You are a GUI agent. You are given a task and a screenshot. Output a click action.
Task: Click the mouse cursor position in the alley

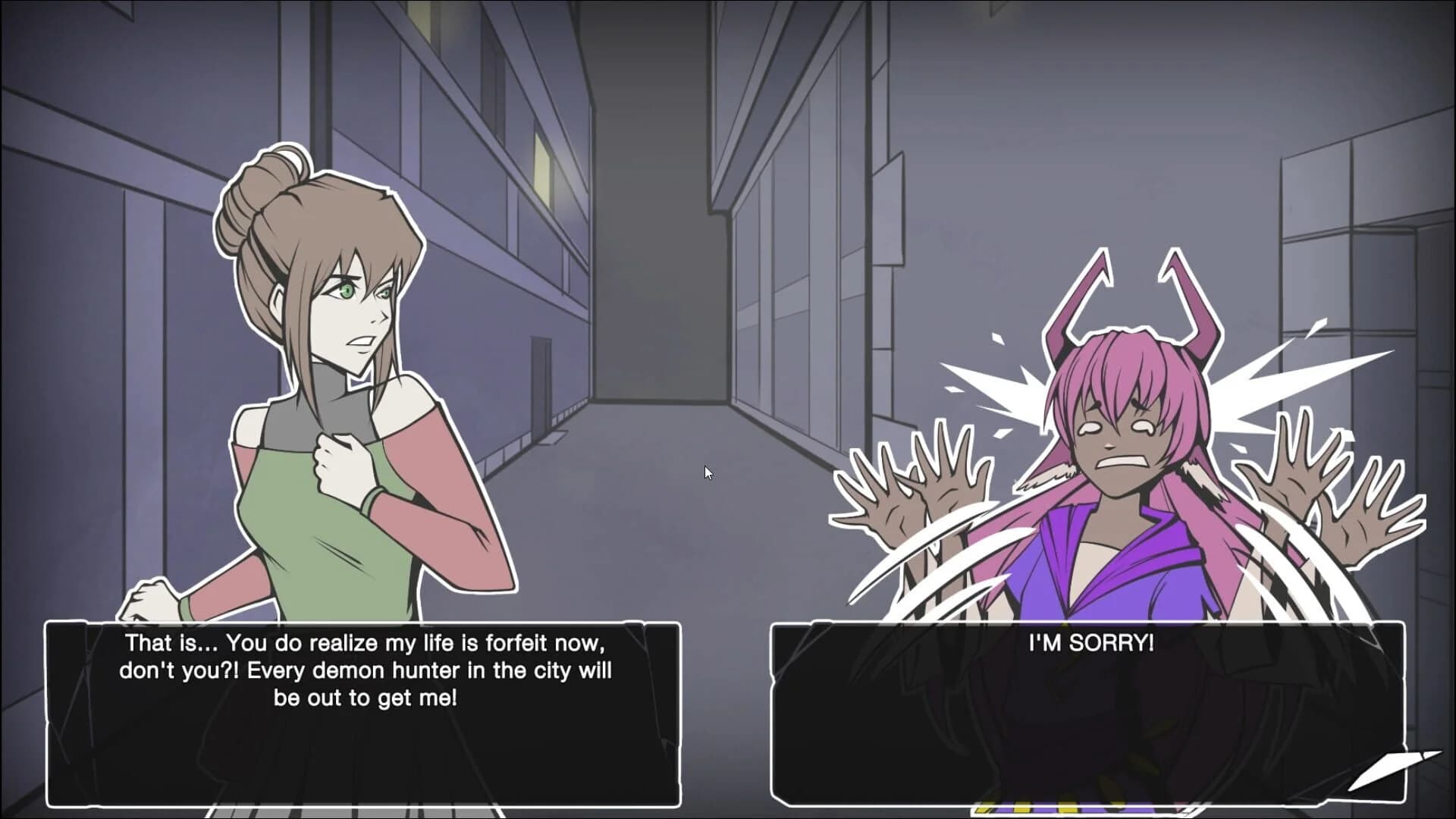707,472
